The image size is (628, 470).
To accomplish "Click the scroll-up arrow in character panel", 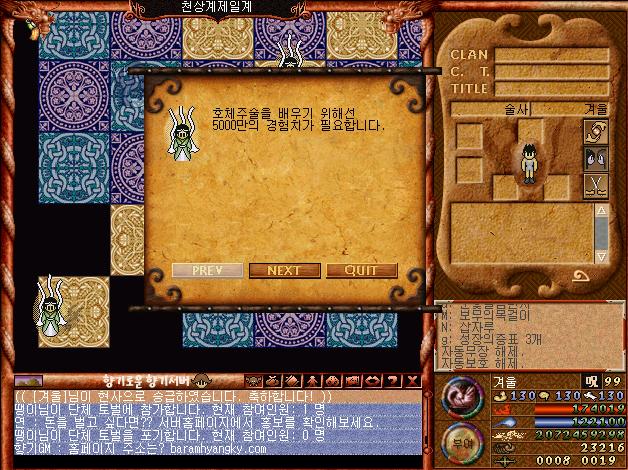I will tap(600, 211).
